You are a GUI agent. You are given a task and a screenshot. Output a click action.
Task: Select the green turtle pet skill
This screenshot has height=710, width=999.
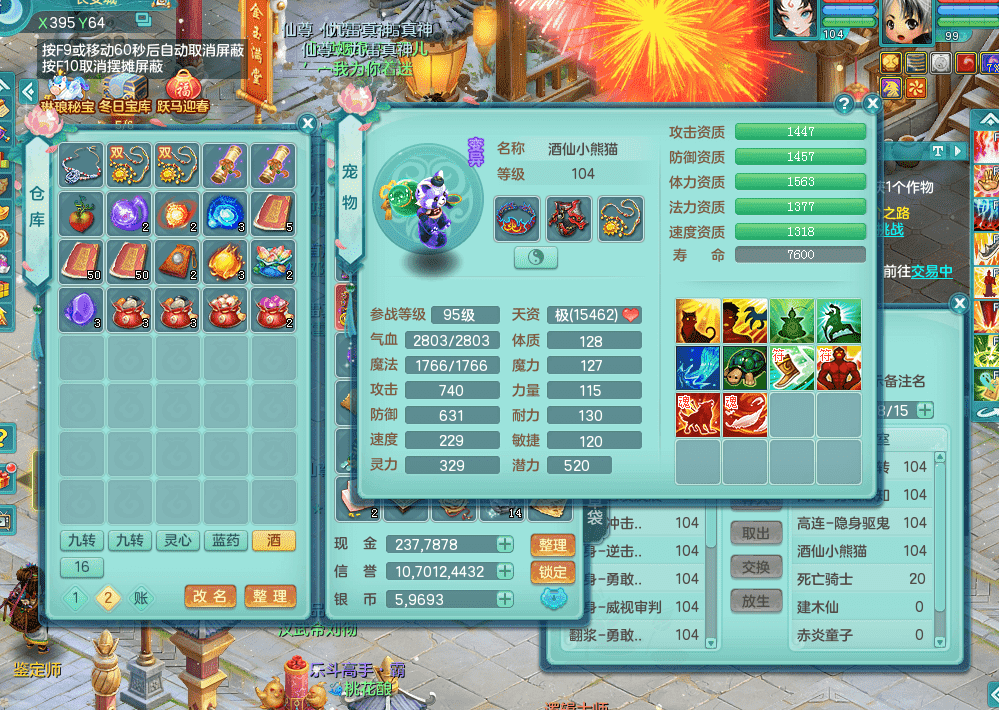tap(746, 368)
